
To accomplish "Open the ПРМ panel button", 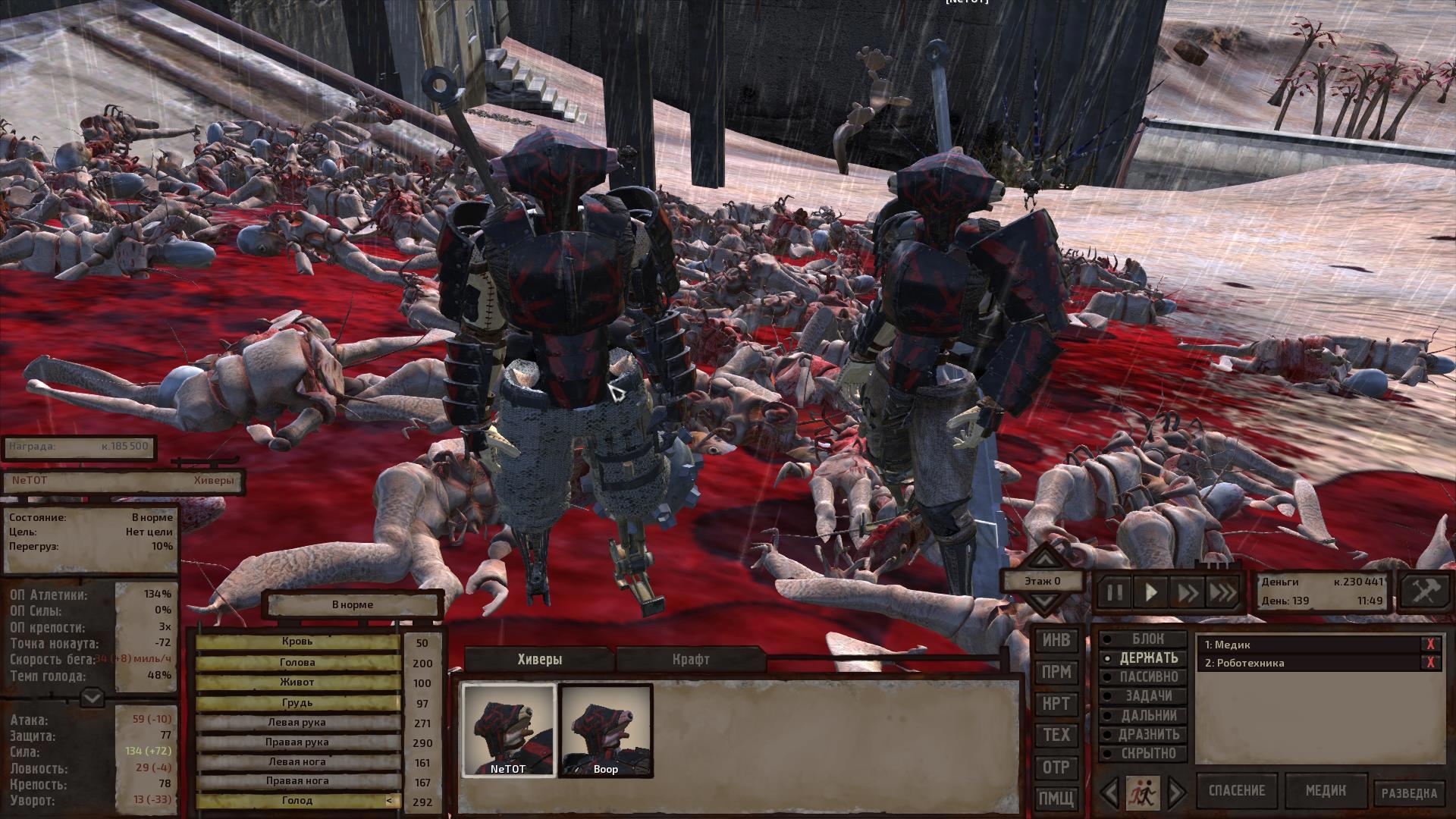I will click(1056, 673).
